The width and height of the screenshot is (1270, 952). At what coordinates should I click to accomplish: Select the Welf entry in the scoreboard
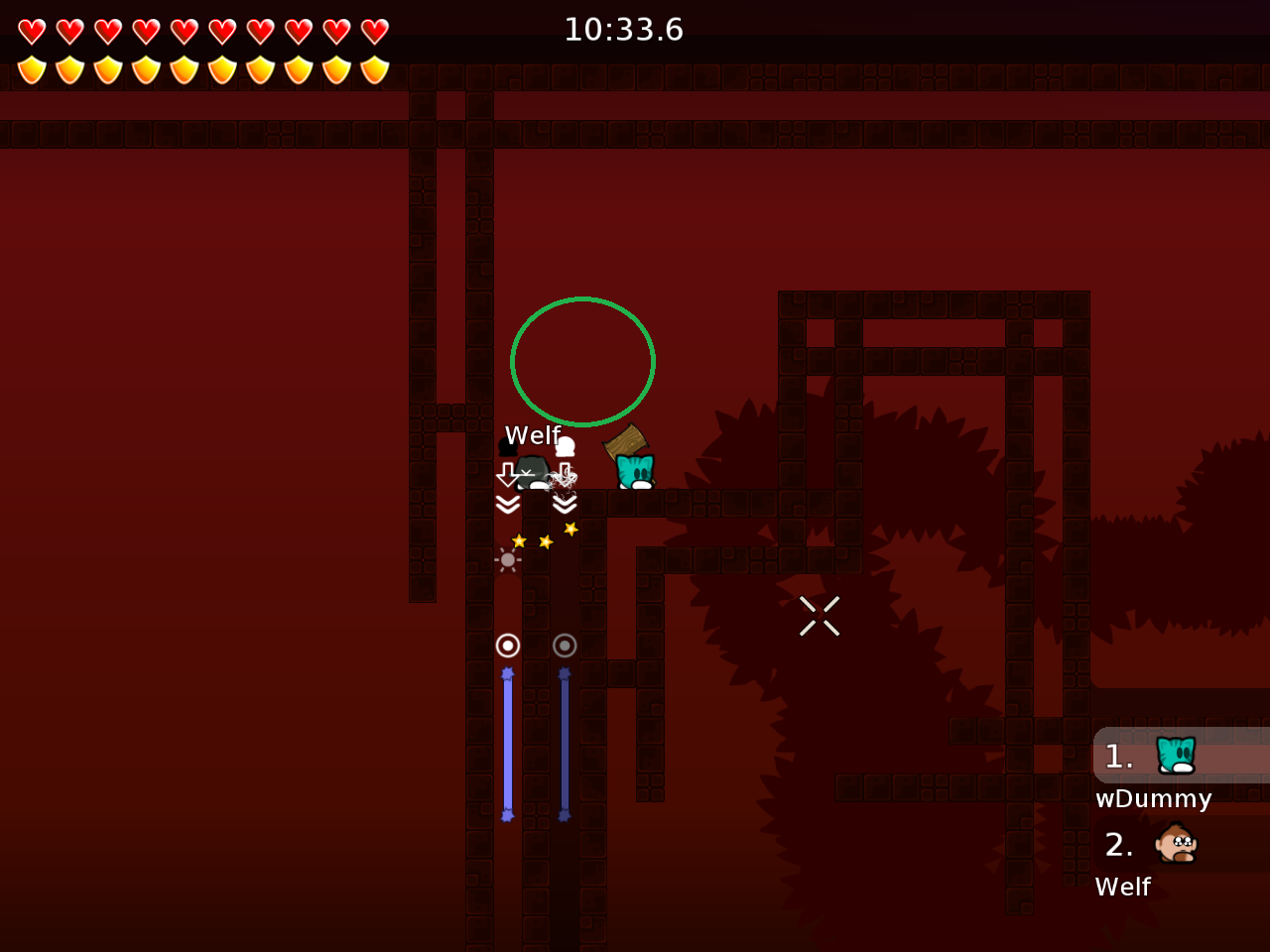click(x=1122, y=887)
